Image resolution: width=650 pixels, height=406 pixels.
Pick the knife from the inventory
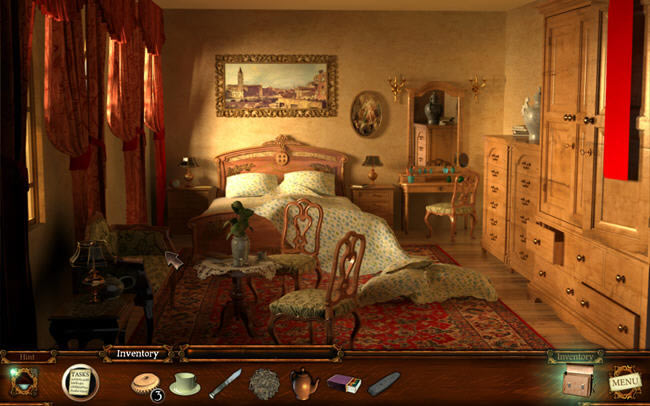click(225, 383)
